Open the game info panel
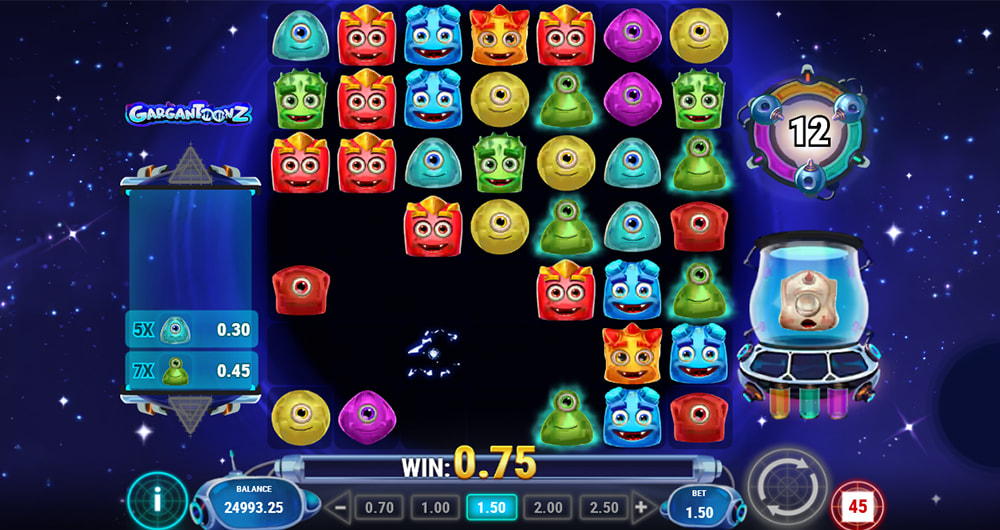 click(157, 498)
